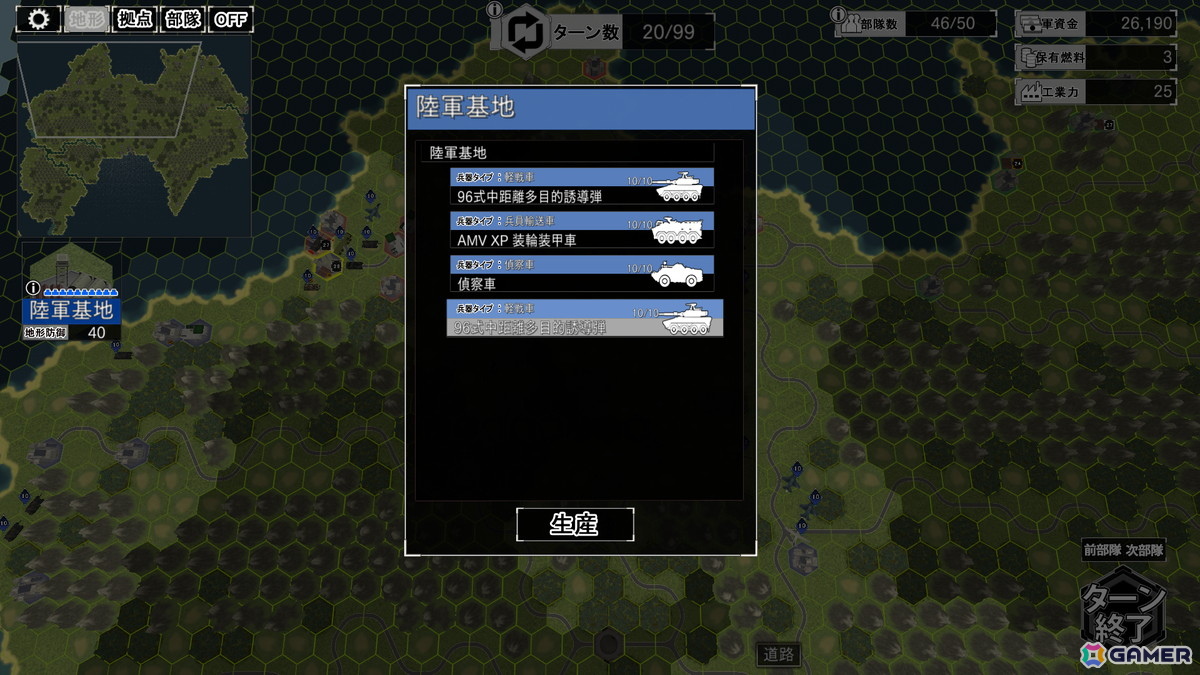Show info for the 陸軍基地 terrain panel
Screen dimensions: 1200x675
click(32, 289)
